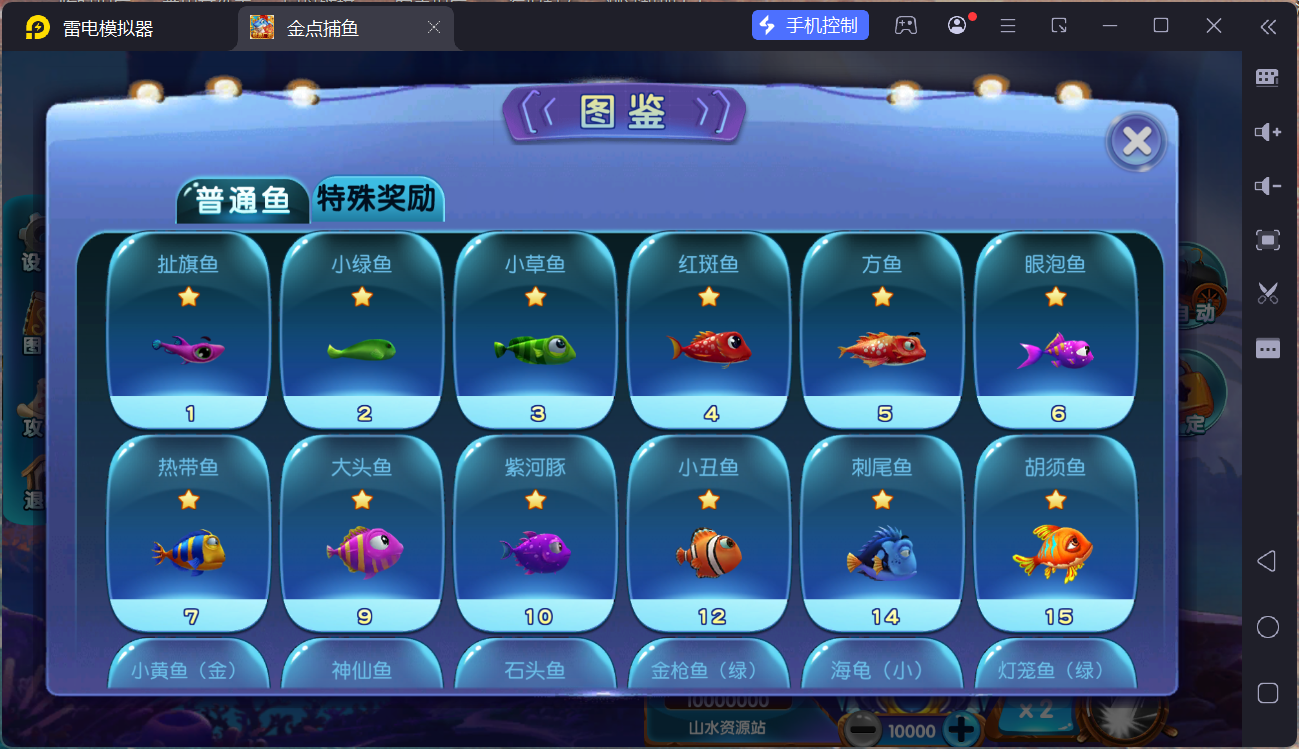Close the 图鉴 encyclopedia panel

[1136, 142]
